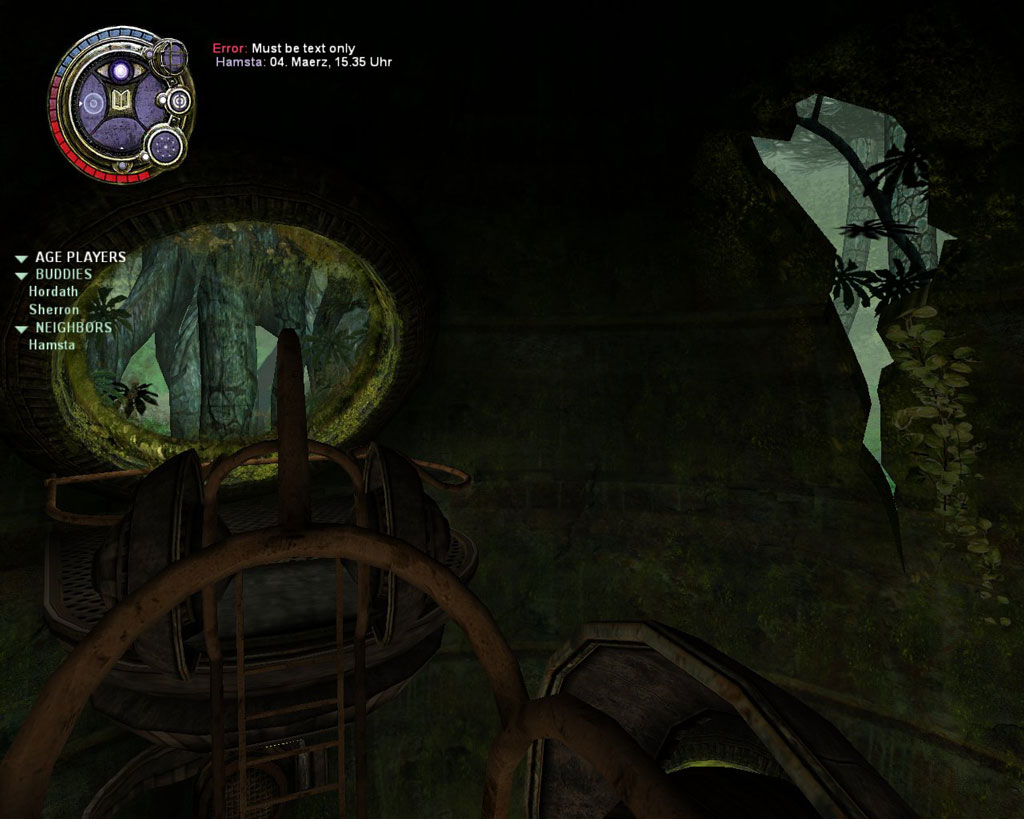Collapse the AGE PLAYERS list
This screenshot has height=819, width=1024.
click(x=21, y=258)
